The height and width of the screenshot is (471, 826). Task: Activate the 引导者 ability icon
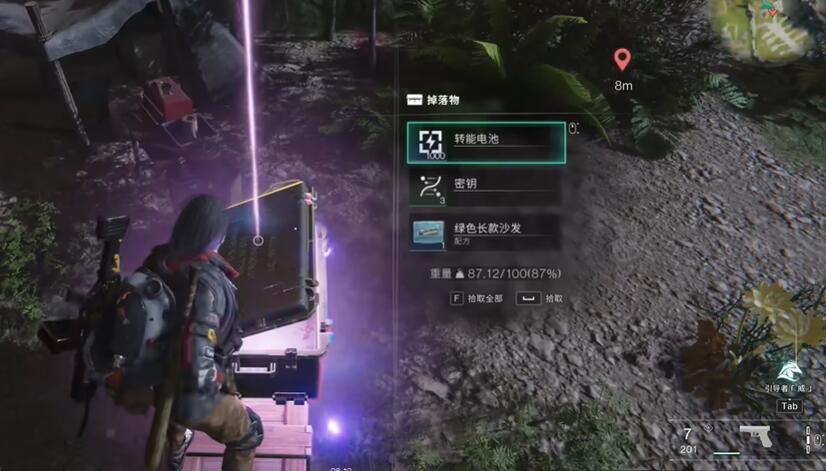pos(789,372)
